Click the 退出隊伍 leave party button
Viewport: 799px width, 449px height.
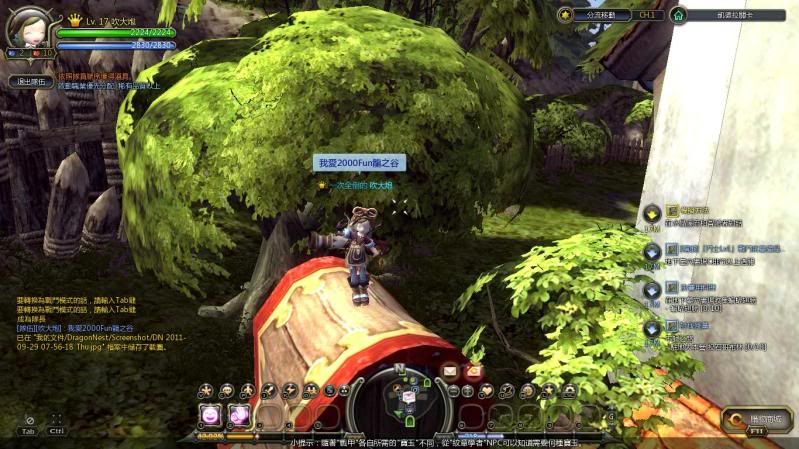(x=31, y=82)
